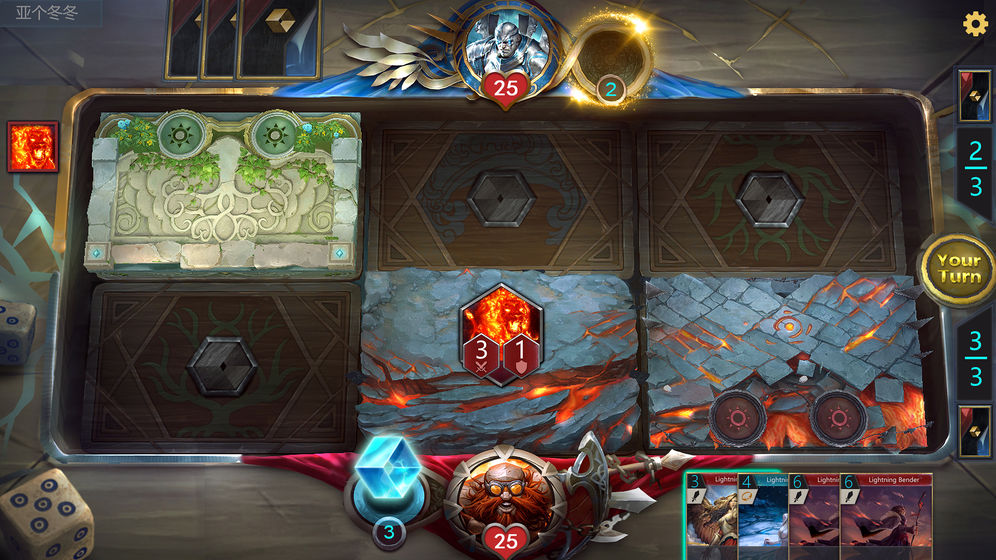Inspect the blue mana crystal
Screen dimensions: 996x560
pyautogui.click(x=387, y=475)
